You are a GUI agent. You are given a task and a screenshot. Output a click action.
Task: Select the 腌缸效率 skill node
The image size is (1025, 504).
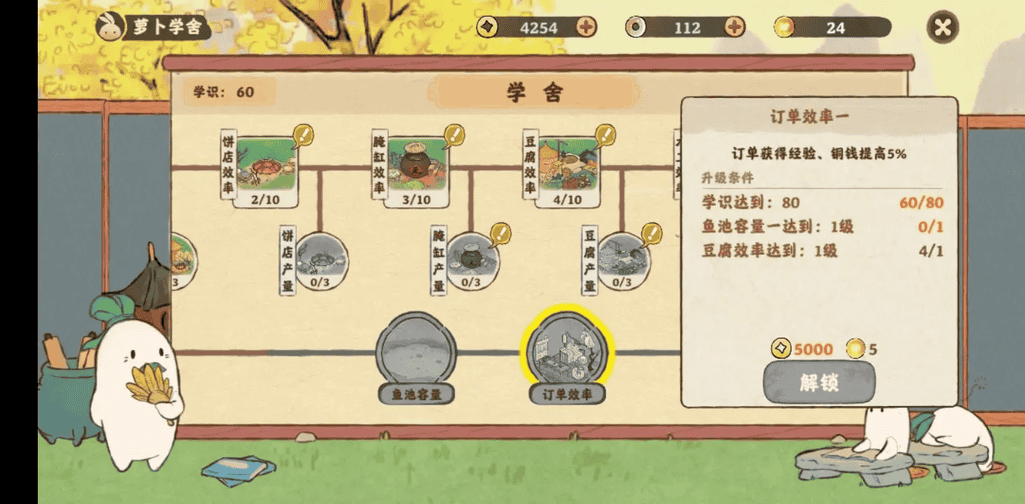417,164
